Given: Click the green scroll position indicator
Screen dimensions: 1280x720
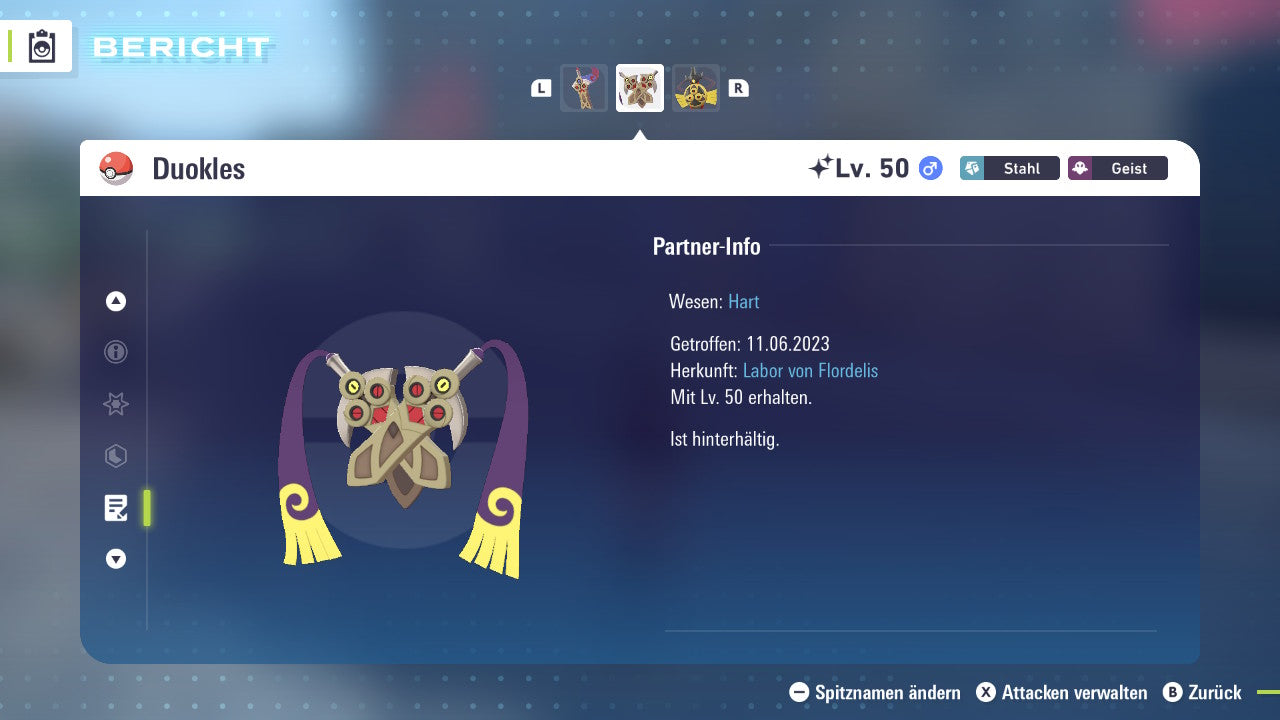Looking at the screenshot, I should click(x=147, y=508).
